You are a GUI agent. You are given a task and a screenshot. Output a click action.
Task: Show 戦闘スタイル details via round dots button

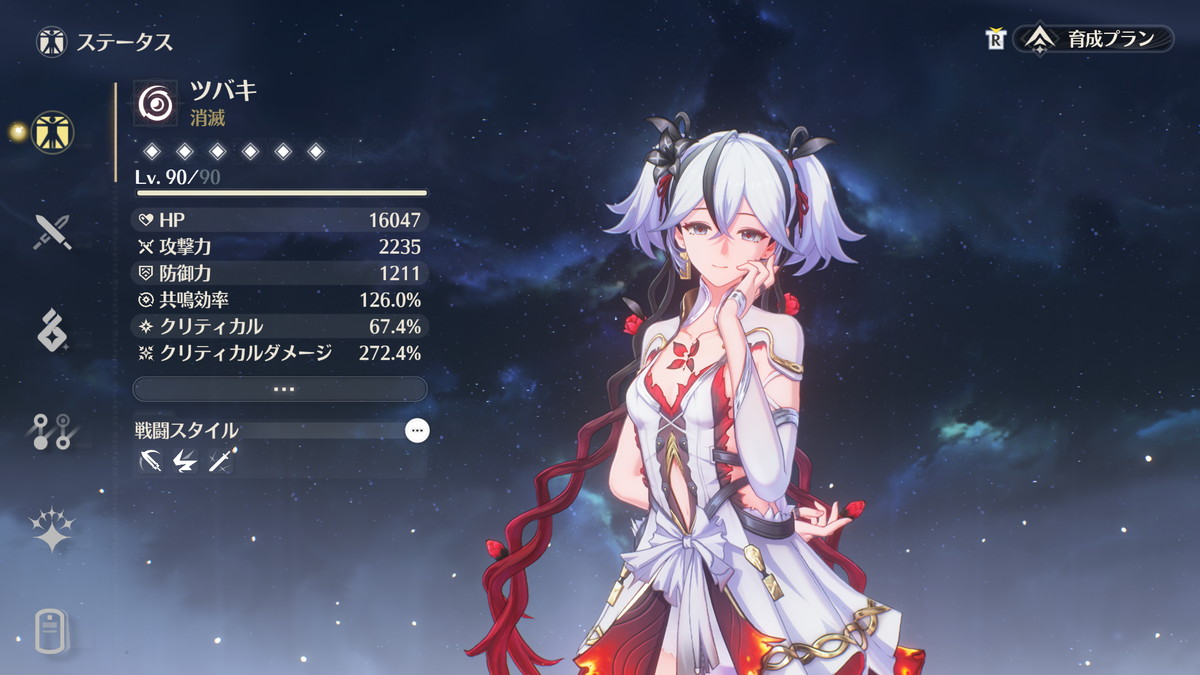[417, 430]
